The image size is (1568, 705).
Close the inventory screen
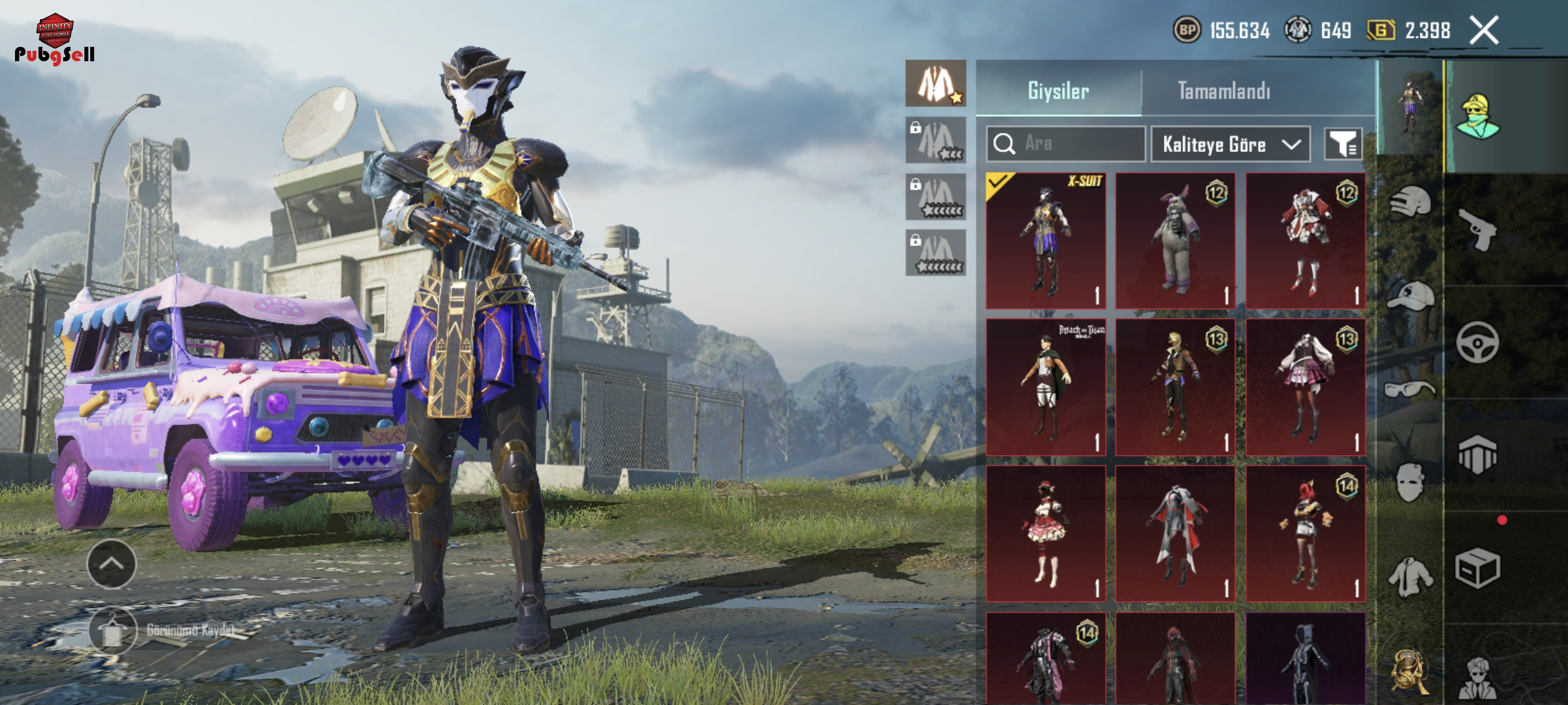(x=1484, y=31)
